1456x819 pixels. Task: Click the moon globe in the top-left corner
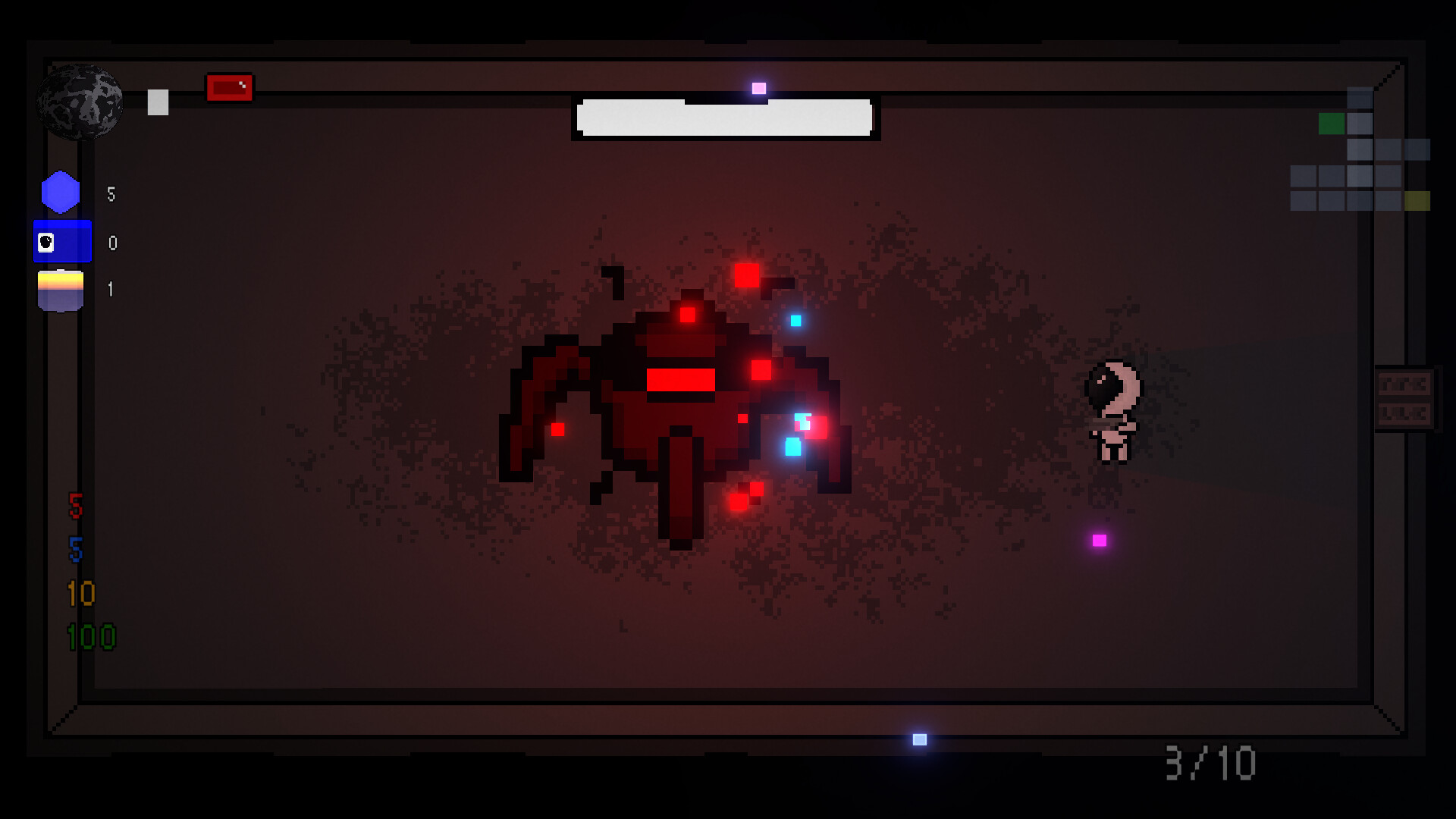click(80, 102)
